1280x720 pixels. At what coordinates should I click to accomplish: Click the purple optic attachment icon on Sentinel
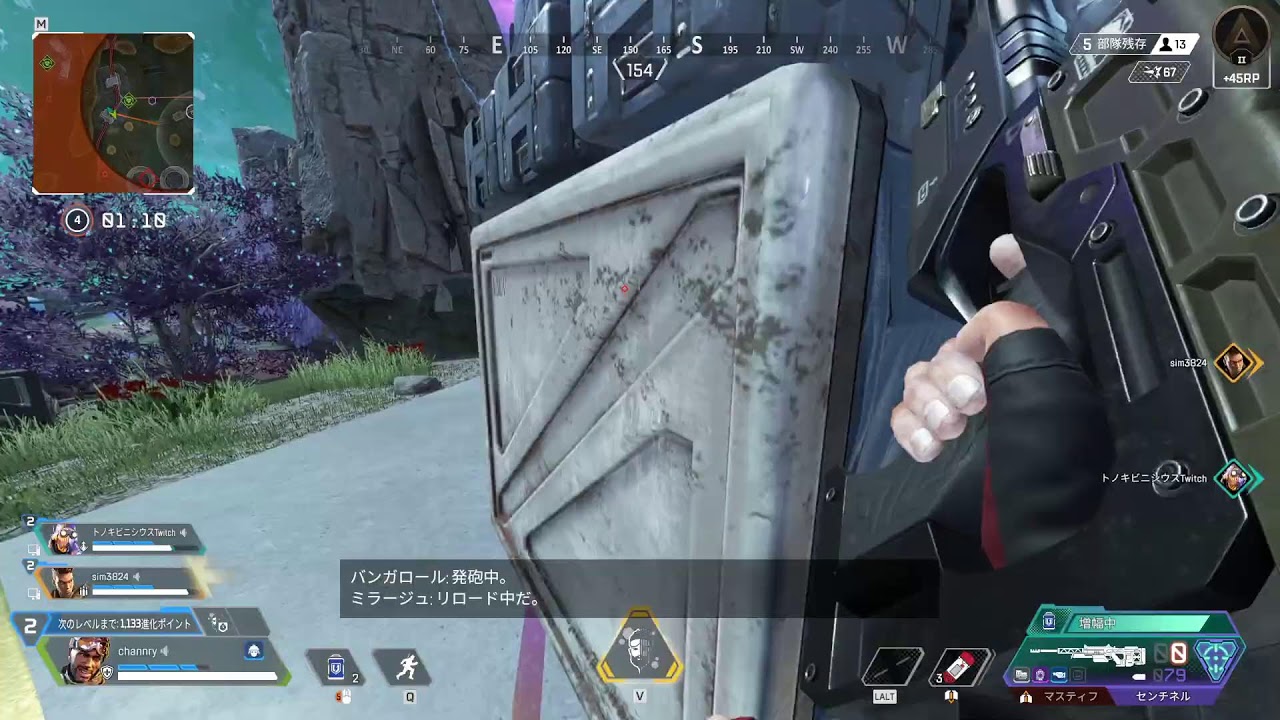tap(1040, 675)
